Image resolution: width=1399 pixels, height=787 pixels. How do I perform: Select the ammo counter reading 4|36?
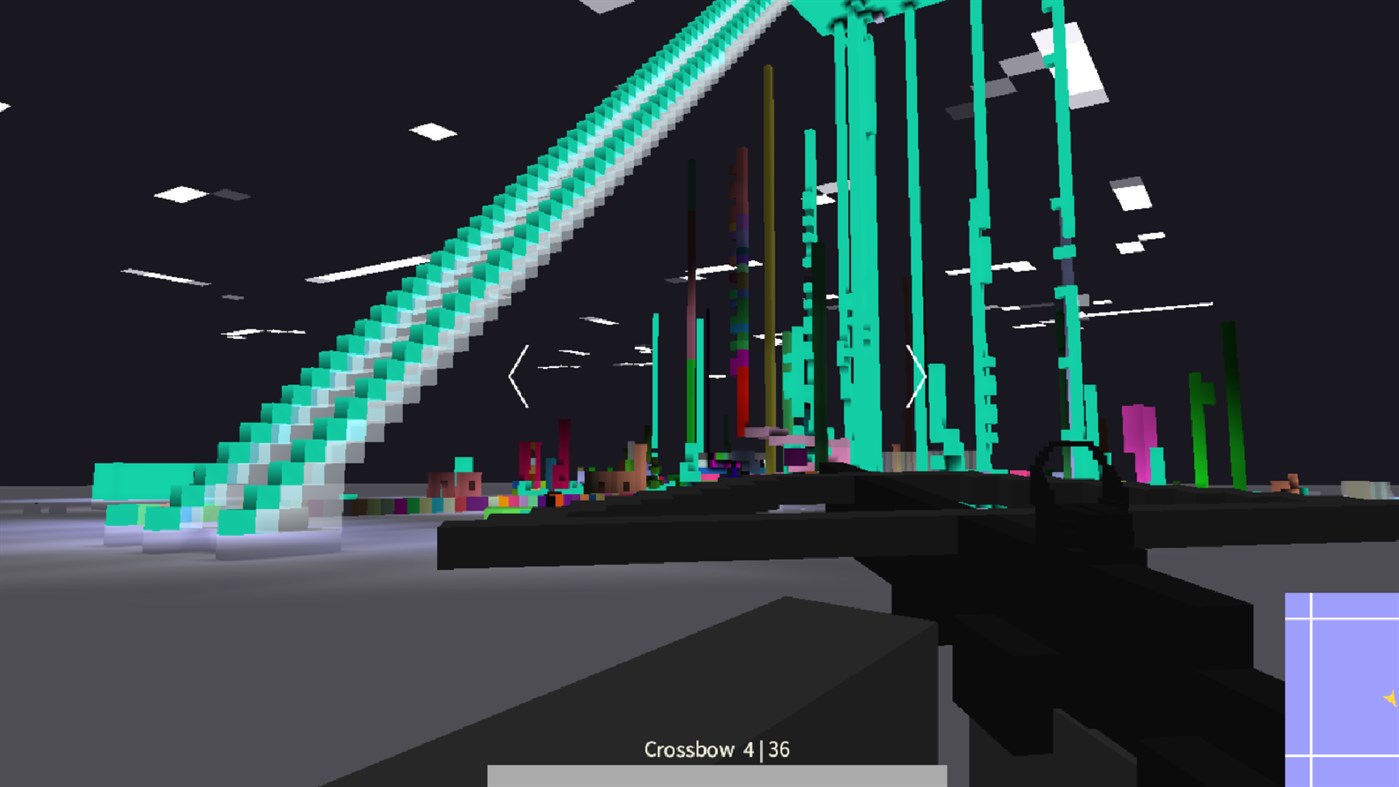click(x=768, y=747)
